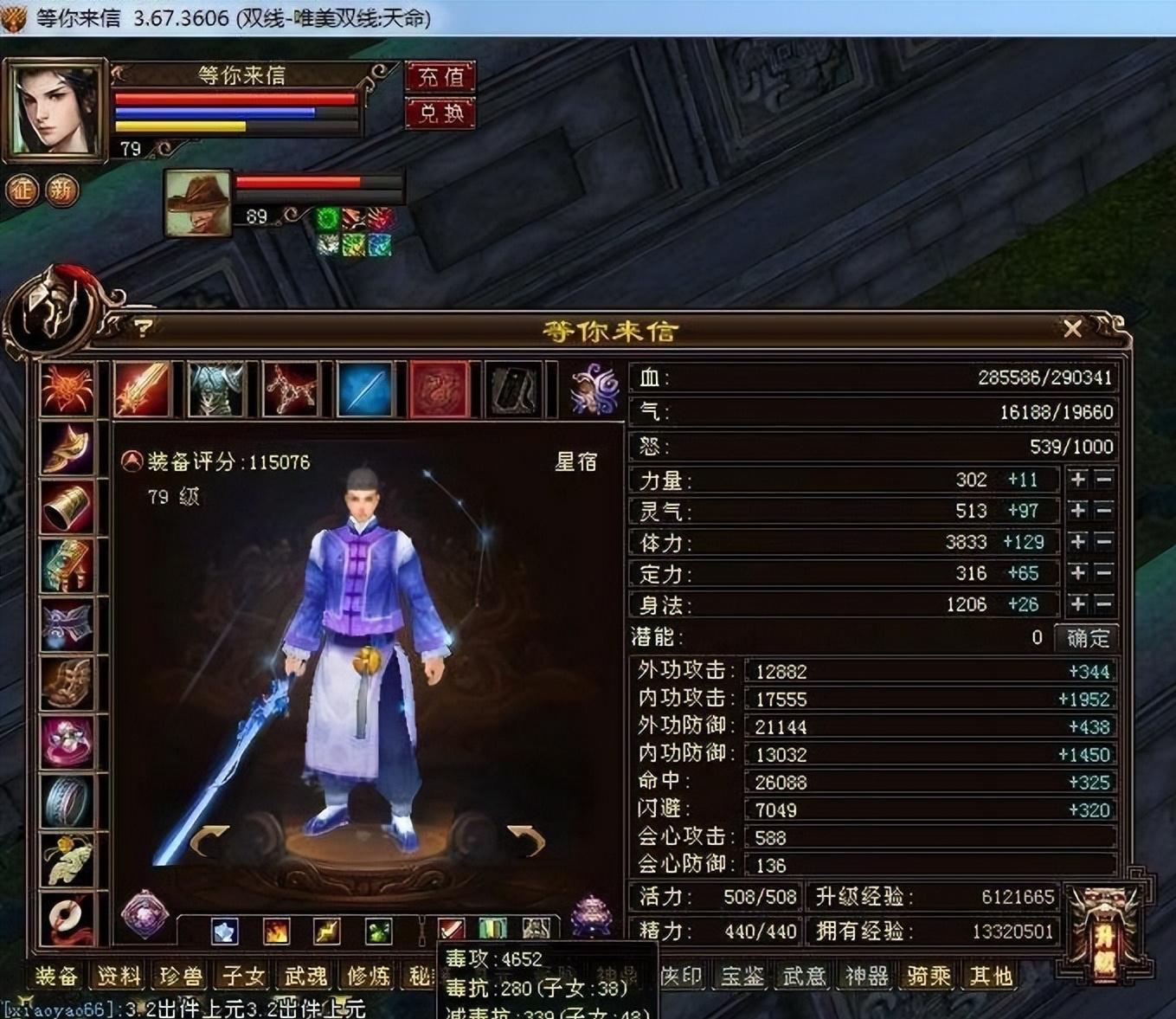Click the pink gem ring slot
Image resolution: width=1176 pixels, height=1019 pixels.
point(67,742)
